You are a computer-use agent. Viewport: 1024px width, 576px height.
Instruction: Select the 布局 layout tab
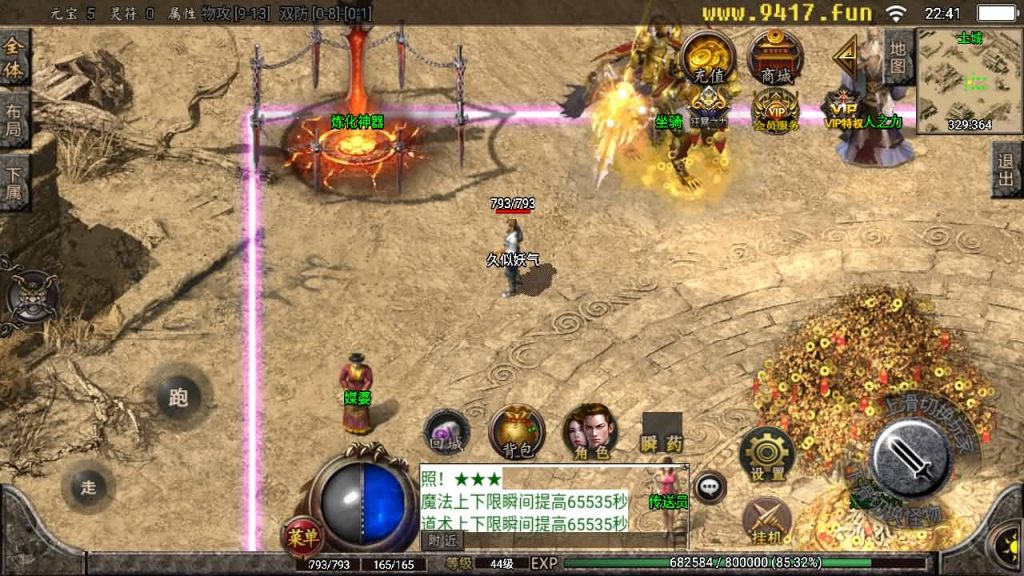(14, 120)
